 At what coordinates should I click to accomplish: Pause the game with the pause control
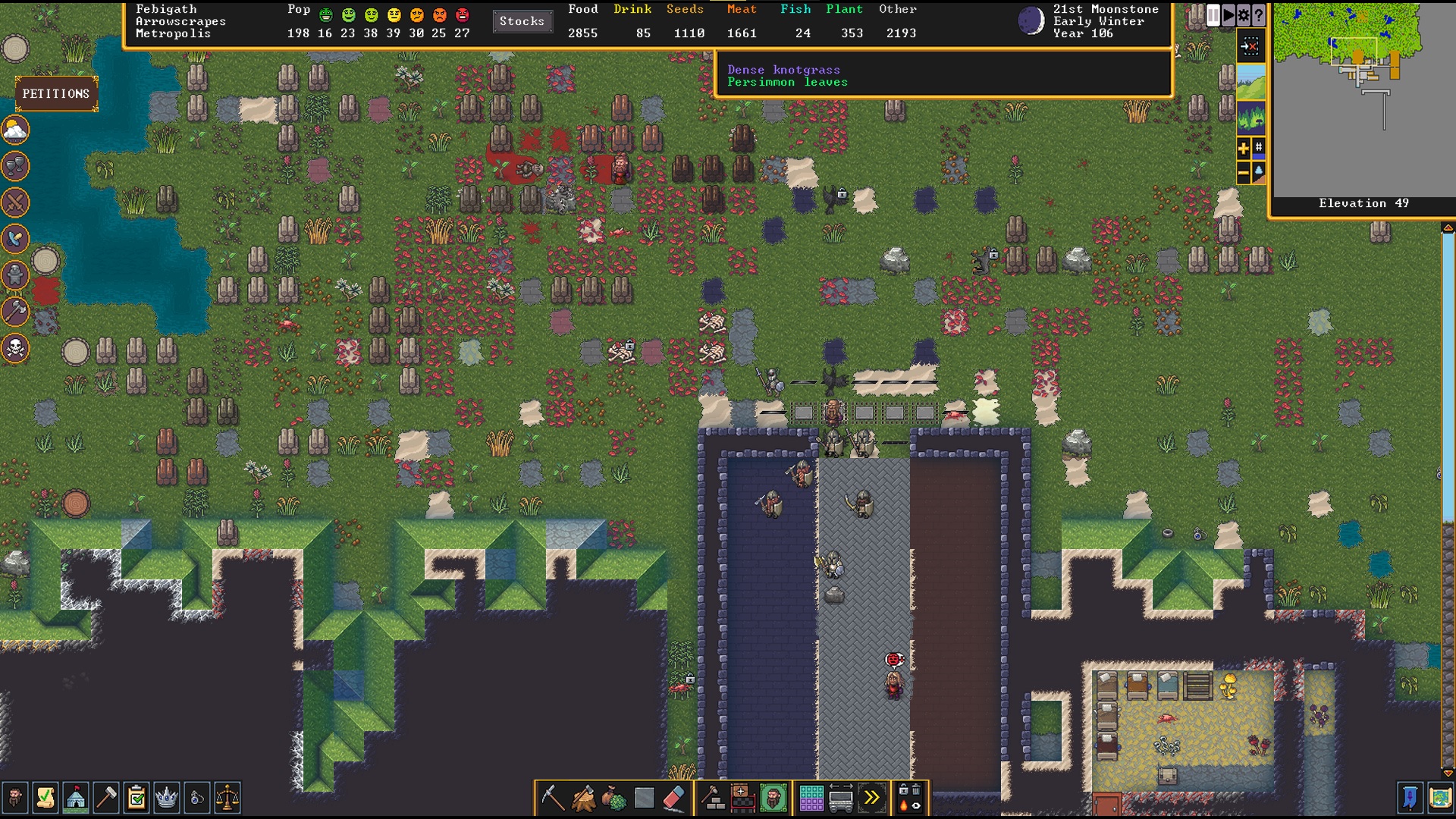tap(1212, 16)
